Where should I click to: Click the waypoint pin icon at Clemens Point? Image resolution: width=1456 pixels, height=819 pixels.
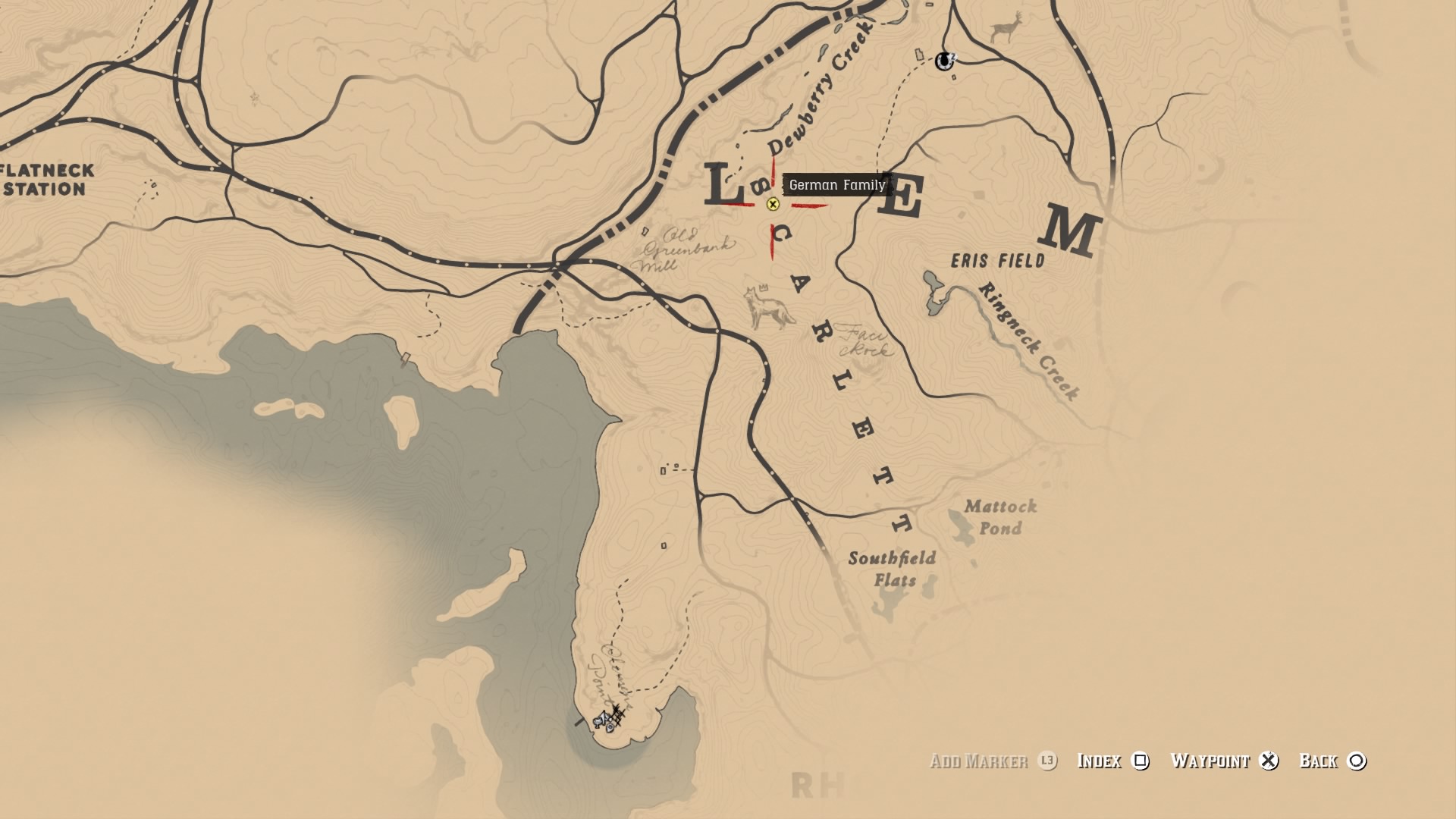pyautogui.click(x=610, y=728)
